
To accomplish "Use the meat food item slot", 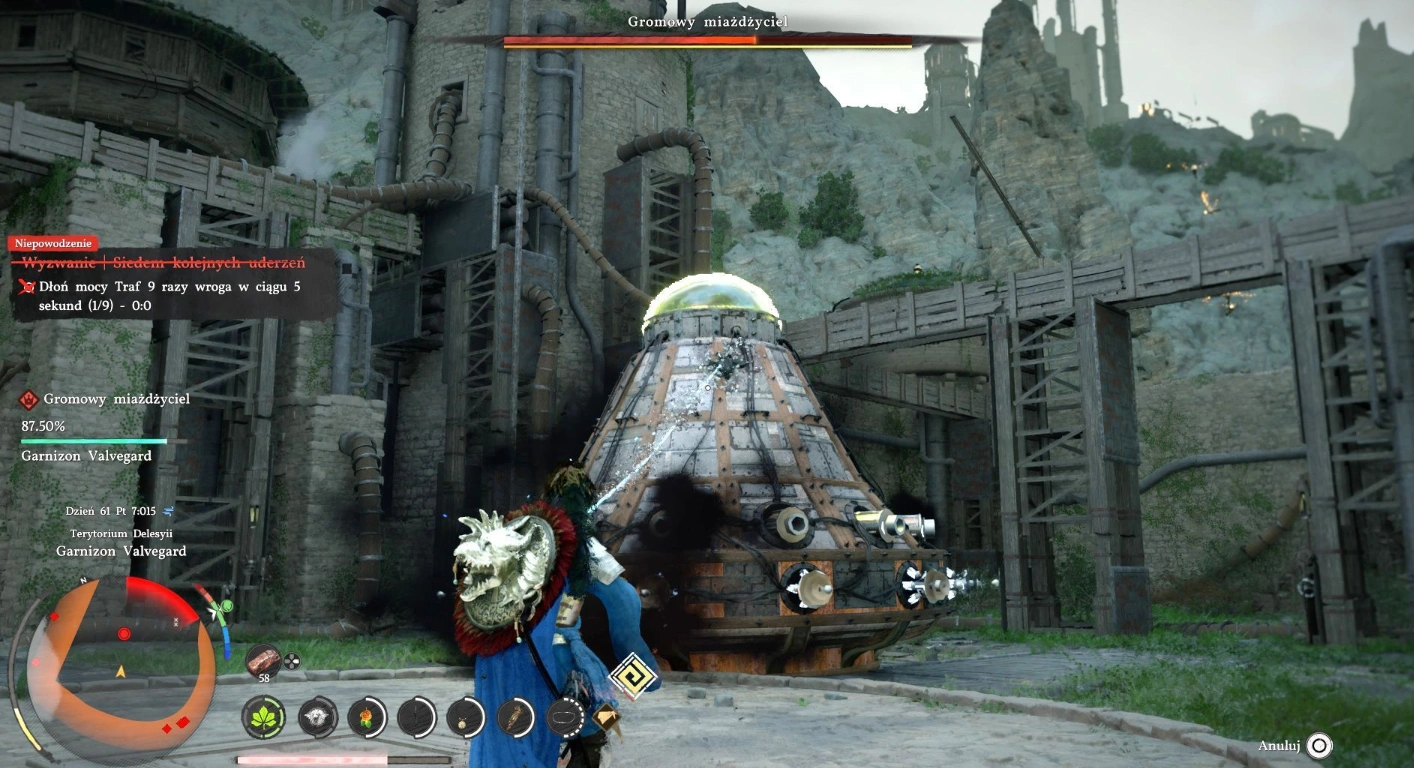I will pos(265,660).
